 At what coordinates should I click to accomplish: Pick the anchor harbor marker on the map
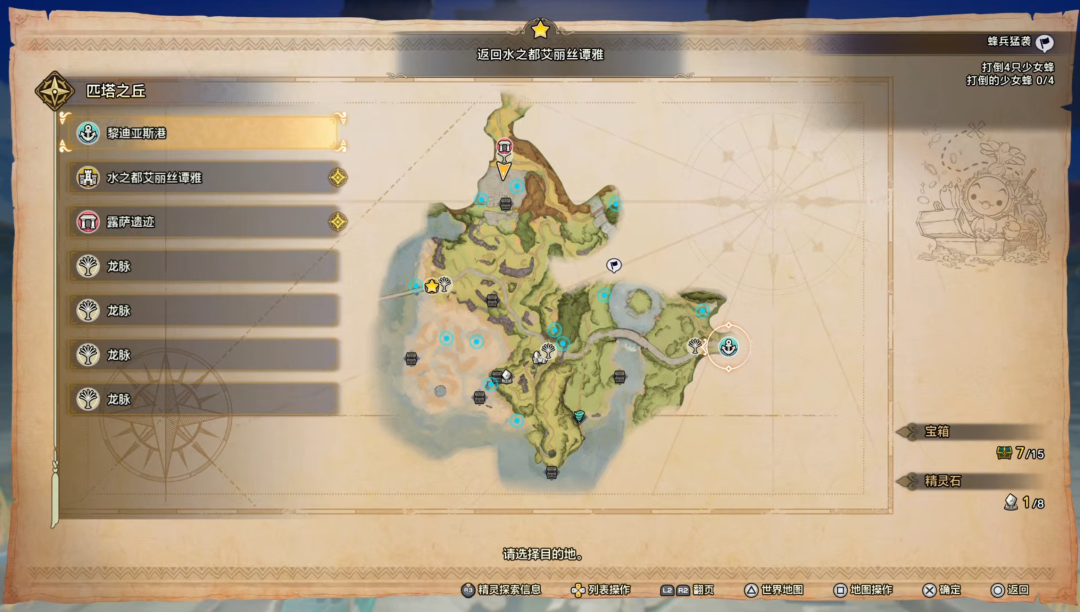click(x=729, y=347)
